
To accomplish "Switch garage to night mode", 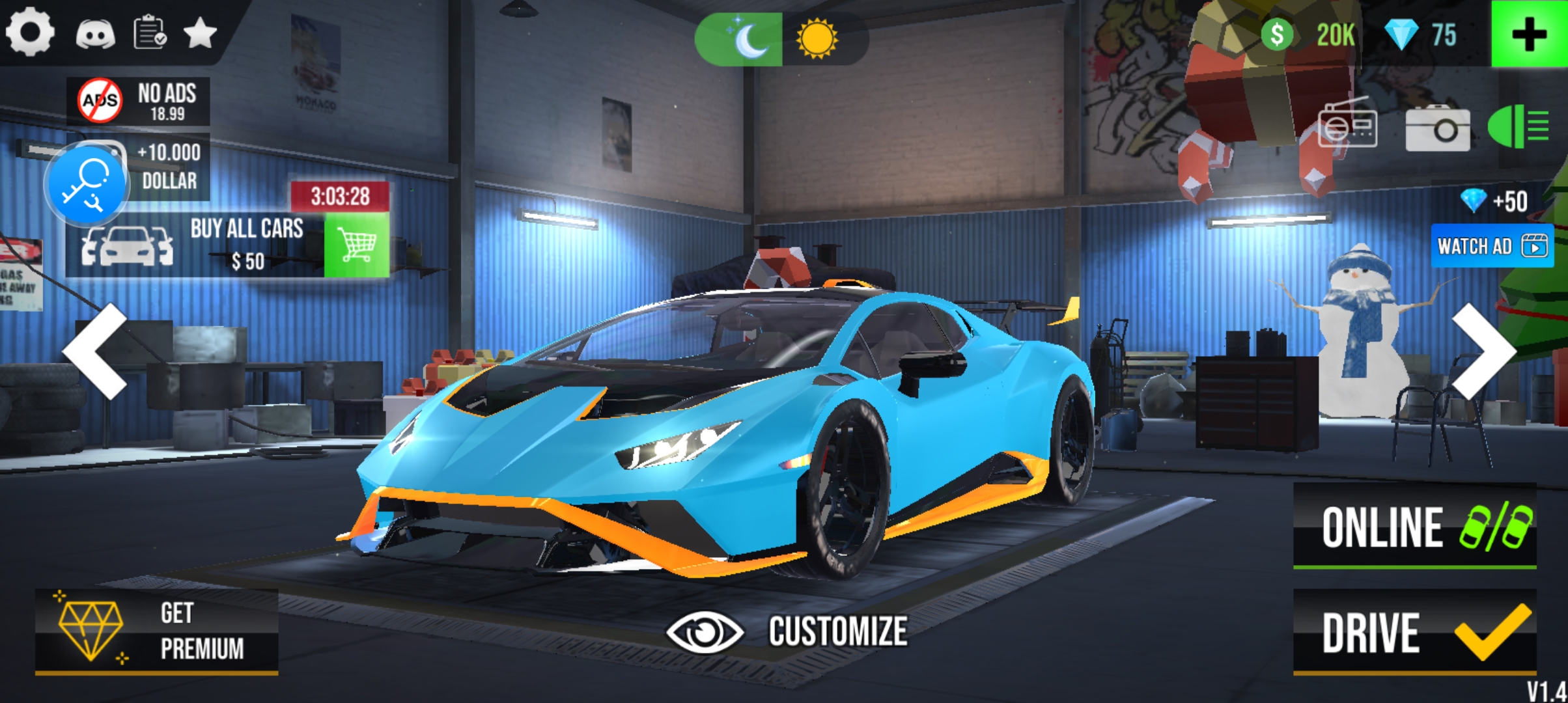I will coord(740,39).
